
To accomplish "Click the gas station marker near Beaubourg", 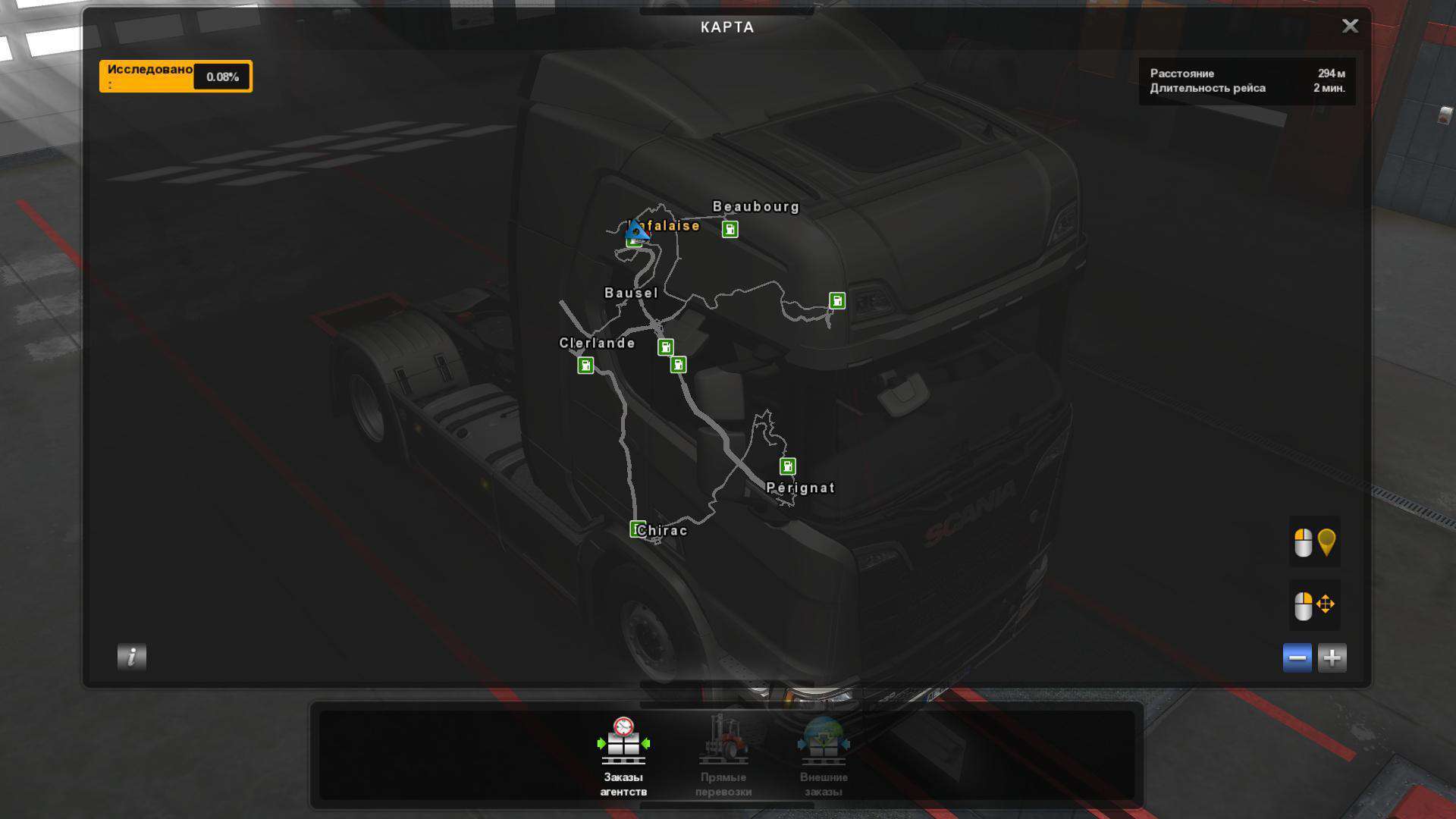I will [730, 229].
